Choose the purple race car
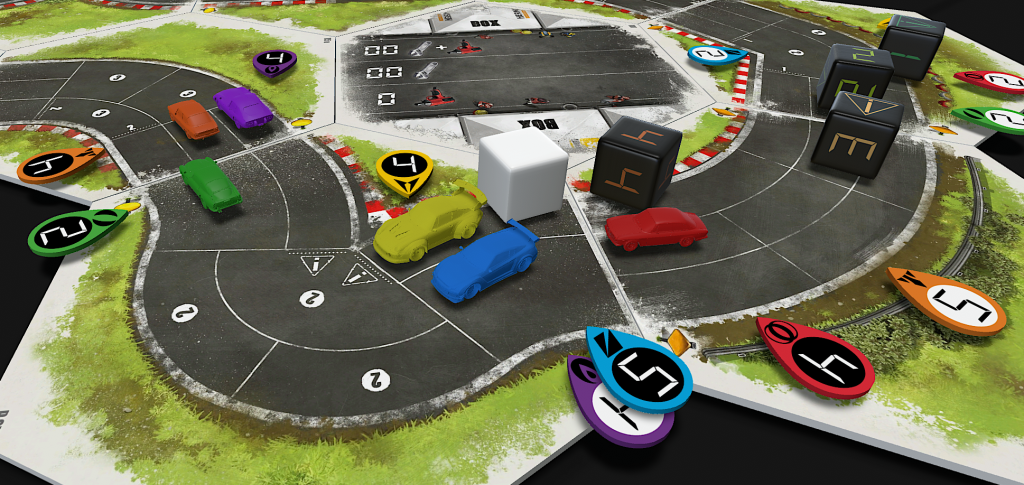Image resolution: width=1024 pixels, height=485 pixels. tap(243, 107)
